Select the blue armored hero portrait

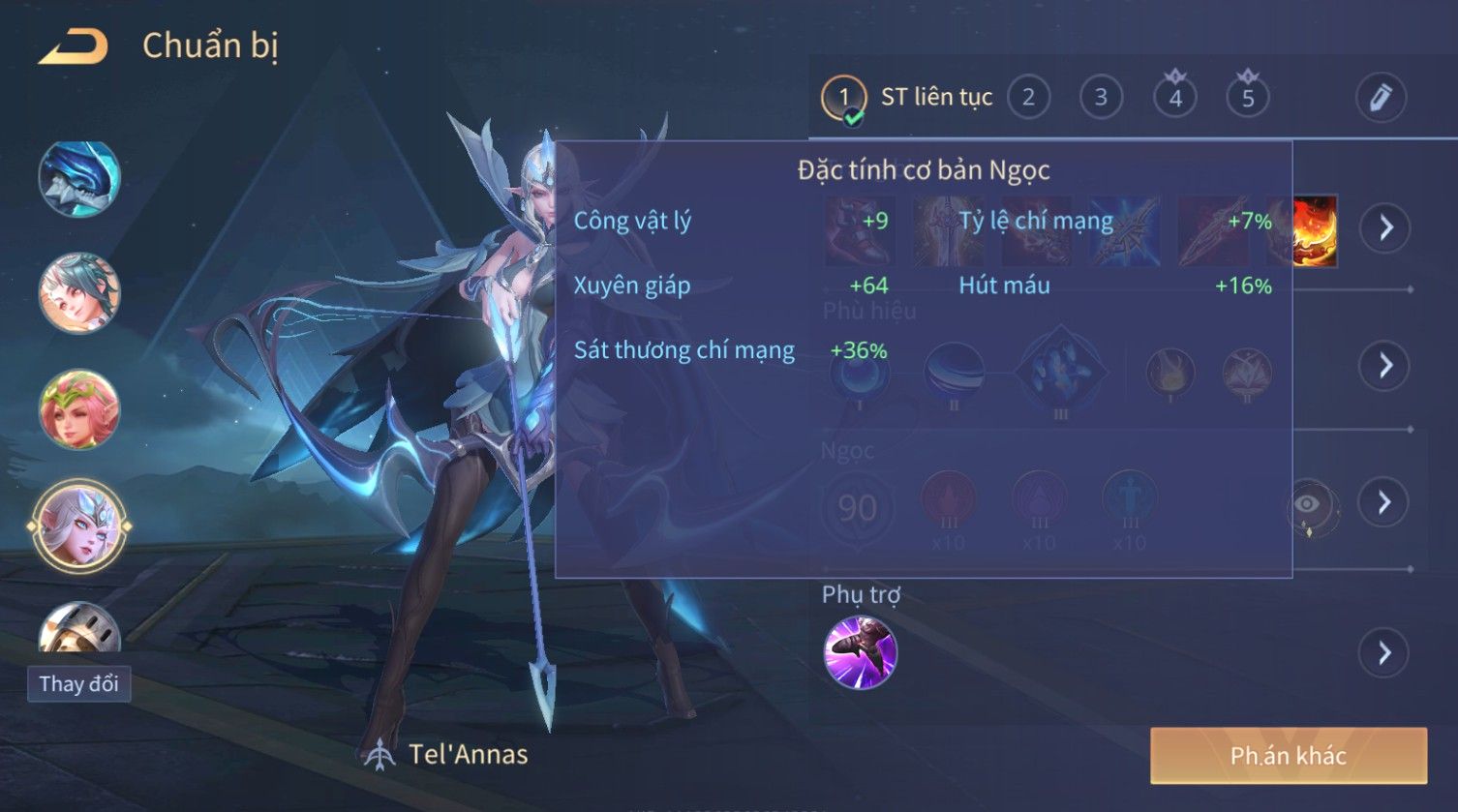[x=79, y=179]
